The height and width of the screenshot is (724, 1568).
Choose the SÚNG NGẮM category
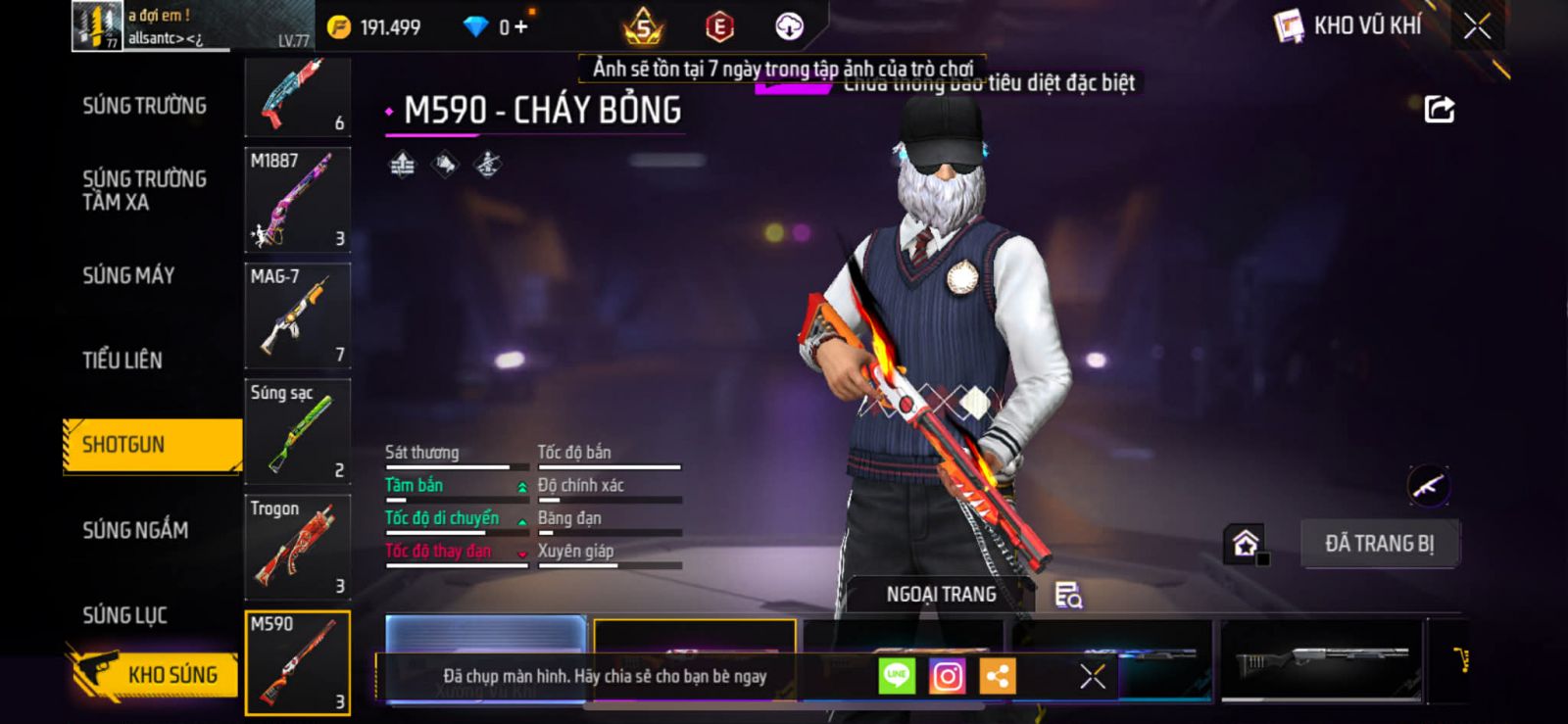pyautogui.click(x=135, y=530)
